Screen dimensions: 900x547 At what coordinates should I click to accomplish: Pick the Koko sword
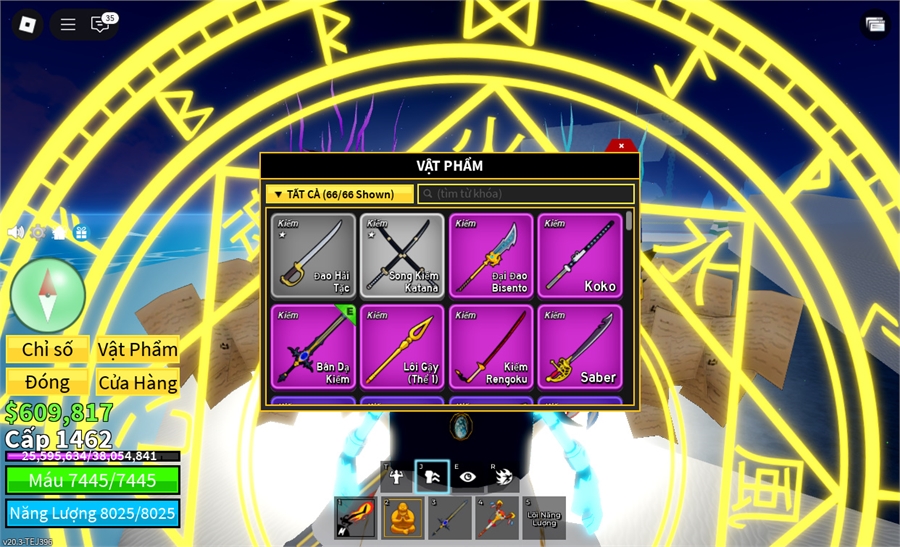pos(579,255)
